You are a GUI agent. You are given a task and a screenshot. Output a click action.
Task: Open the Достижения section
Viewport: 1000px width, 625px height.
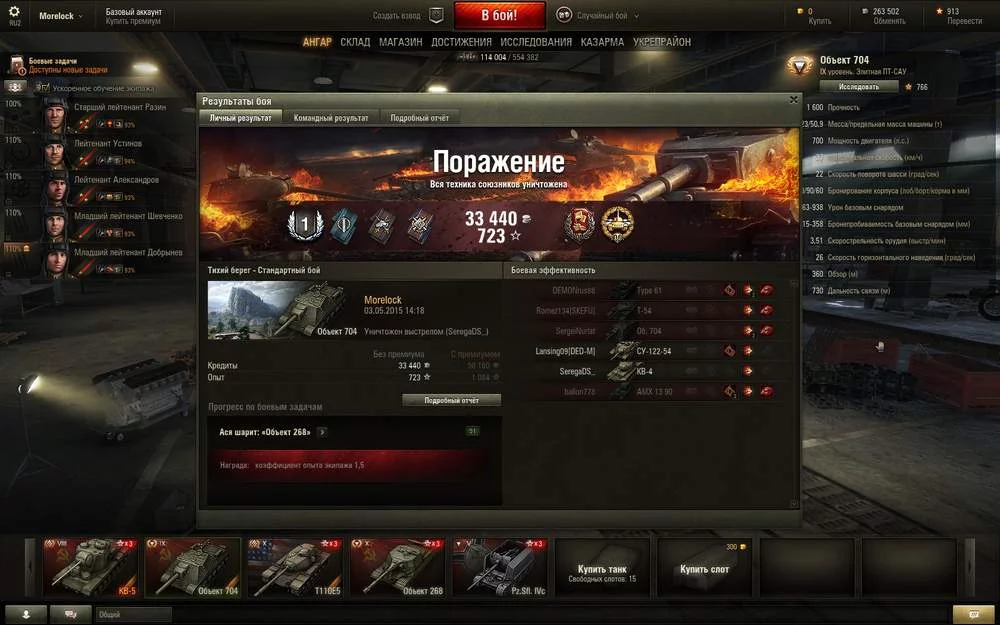461,43
